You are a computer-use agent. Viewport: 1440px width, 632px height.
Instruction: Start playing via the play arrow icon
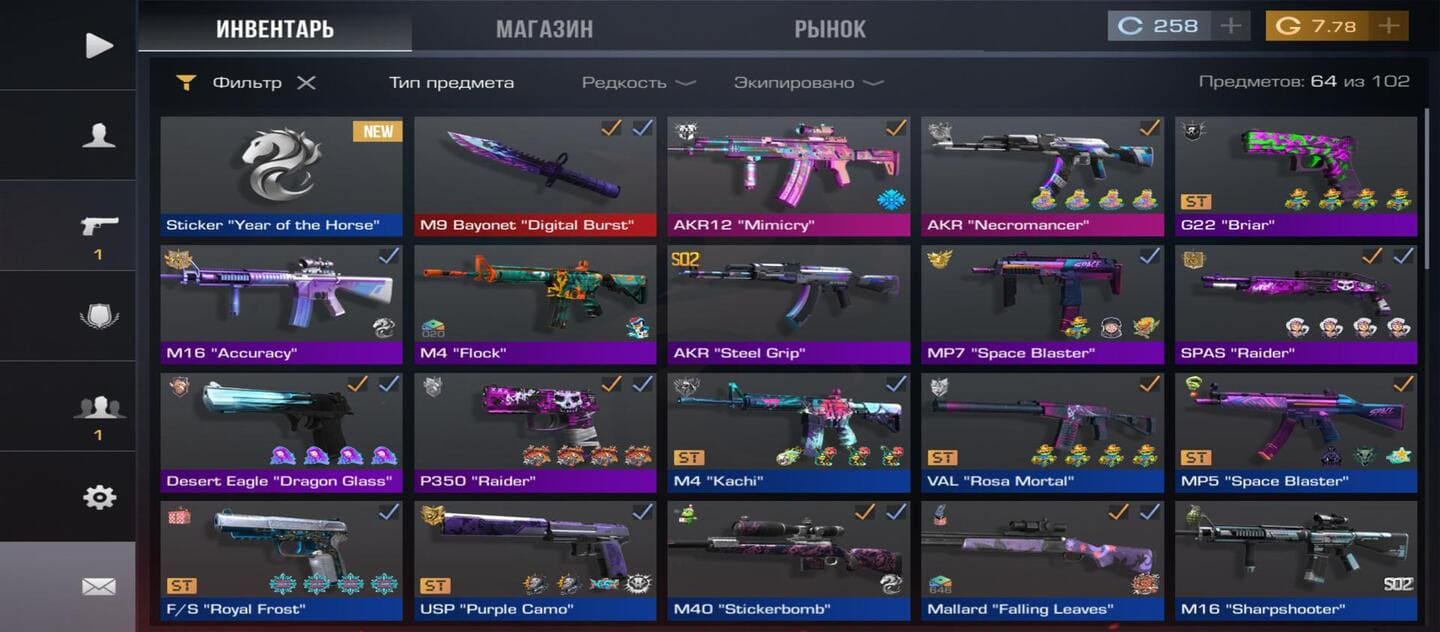pyautogui.click(x=98, y=45)
